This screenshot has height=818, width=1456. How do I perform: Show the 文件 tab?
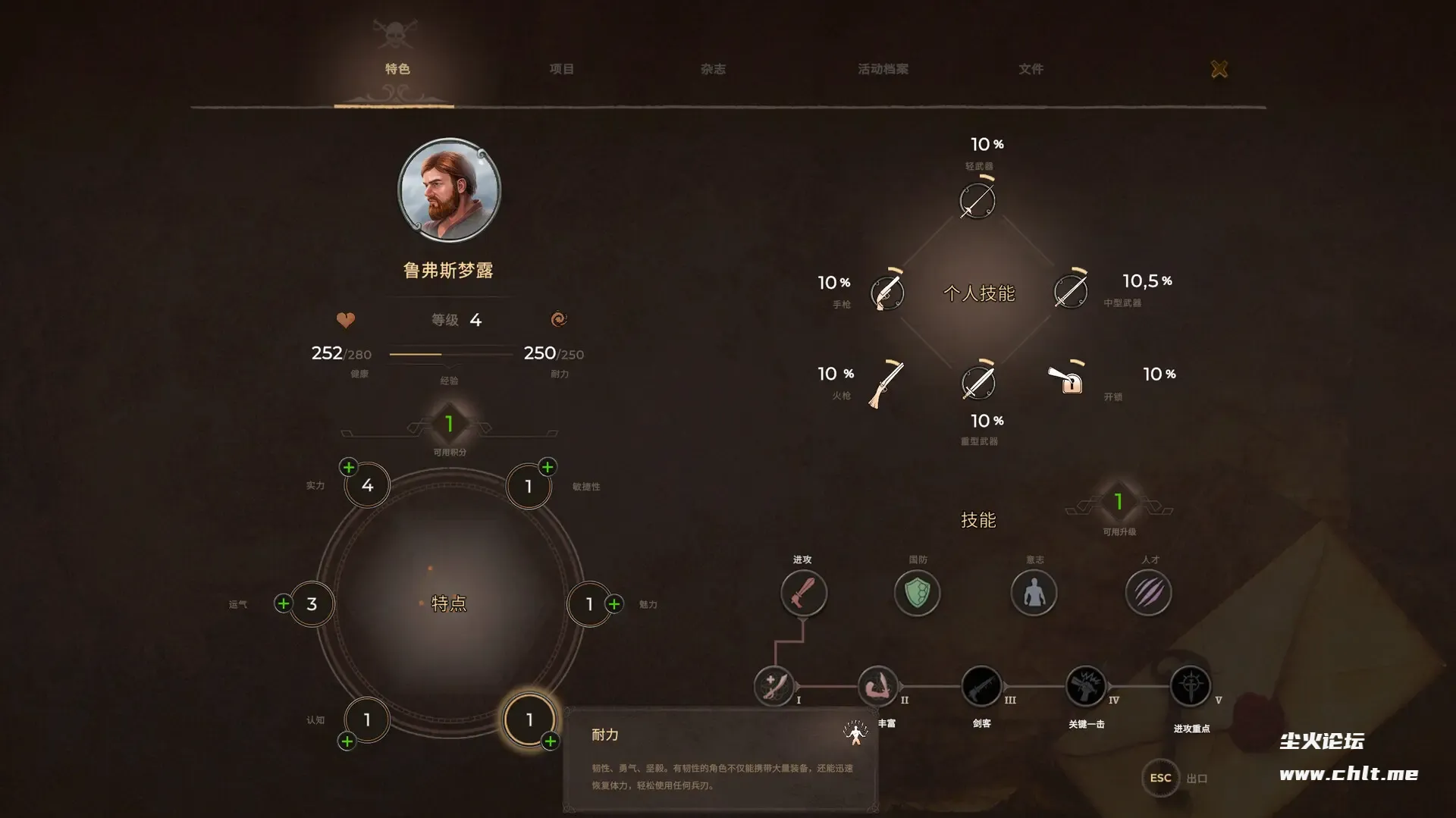[1031, 69]
